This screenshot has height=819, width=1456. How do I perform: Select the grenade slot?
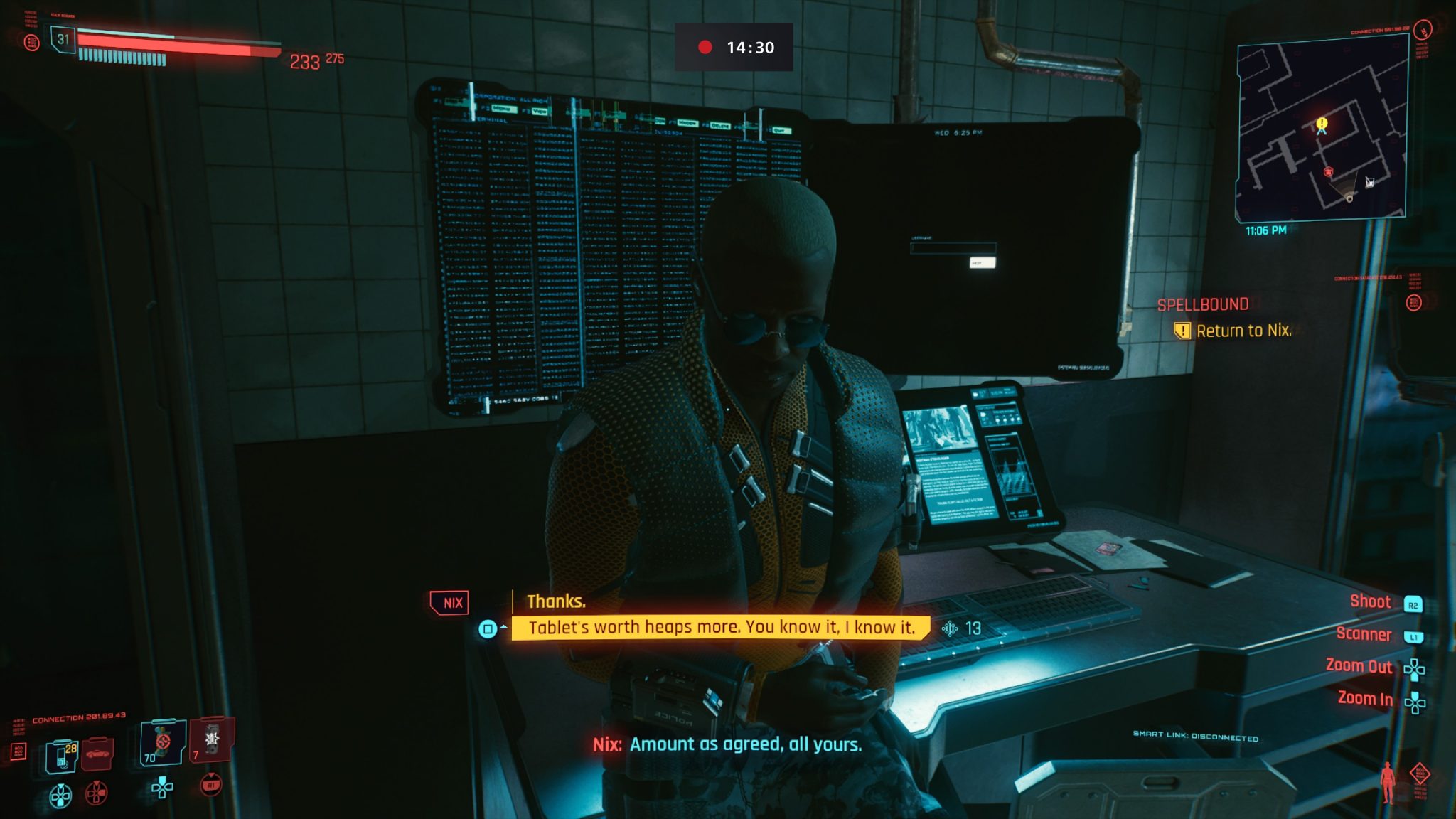[x=211, y=740]
